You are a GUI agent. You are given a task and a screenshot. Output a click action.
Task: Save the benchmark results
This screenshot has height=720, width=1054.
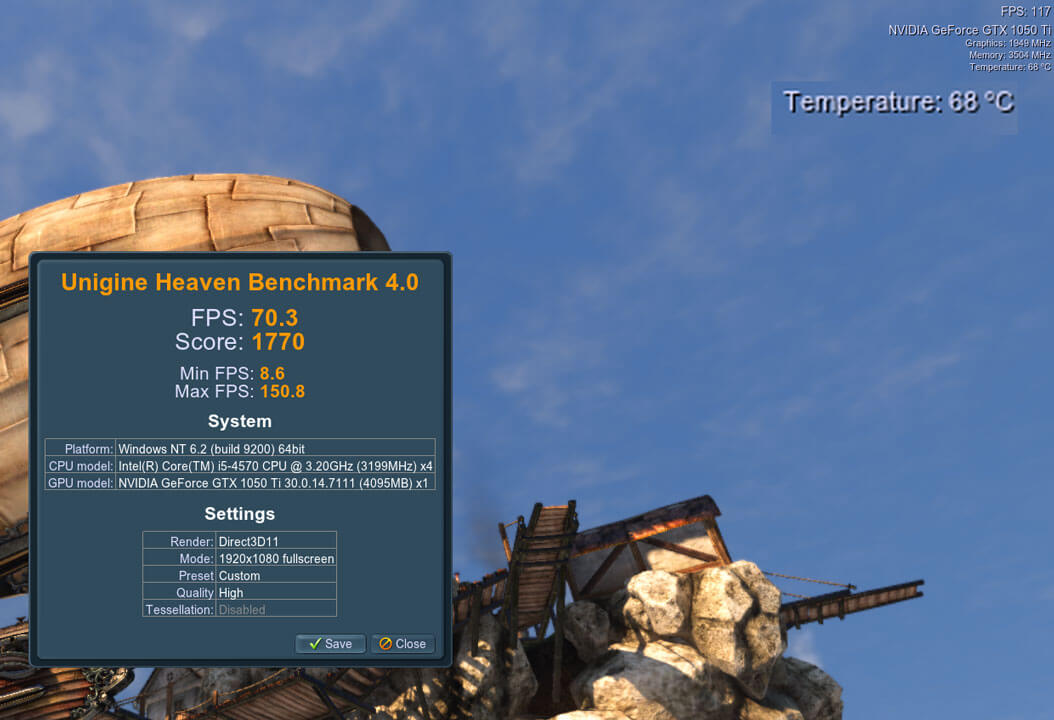coord(330,644)
